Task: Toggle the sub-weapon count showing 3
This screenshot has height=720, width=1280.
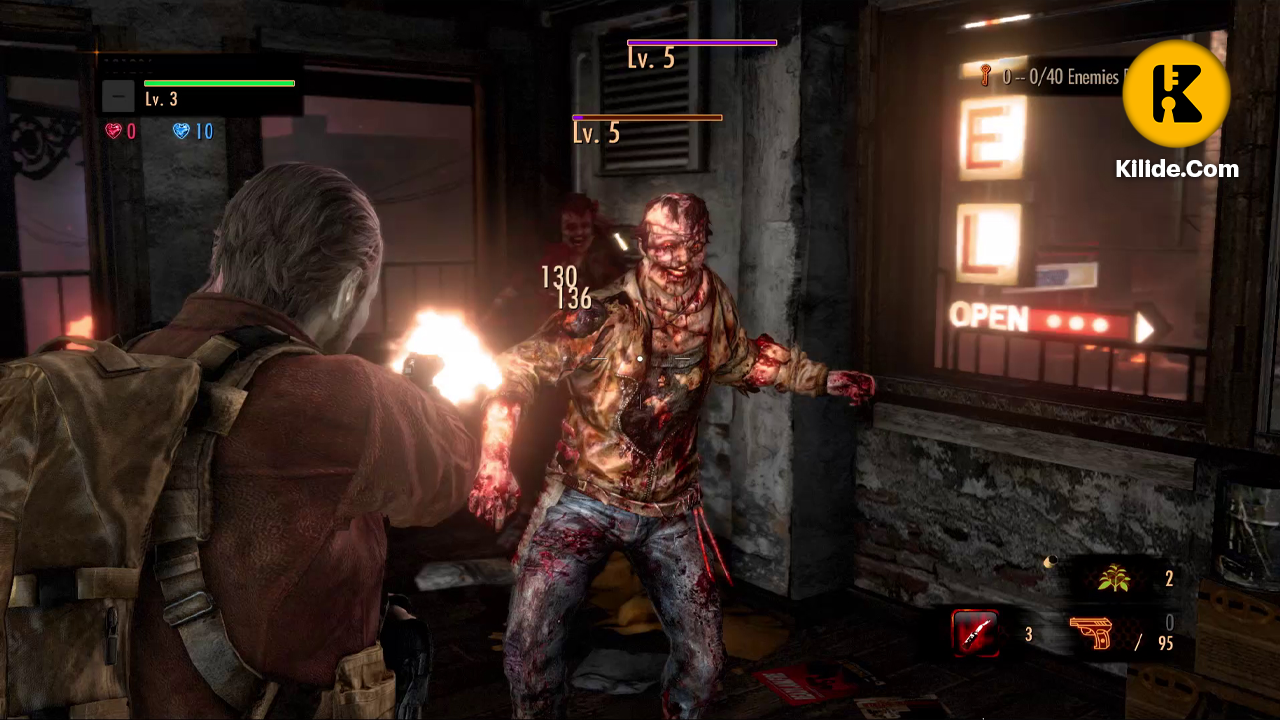Action: tap(1028, 634)
